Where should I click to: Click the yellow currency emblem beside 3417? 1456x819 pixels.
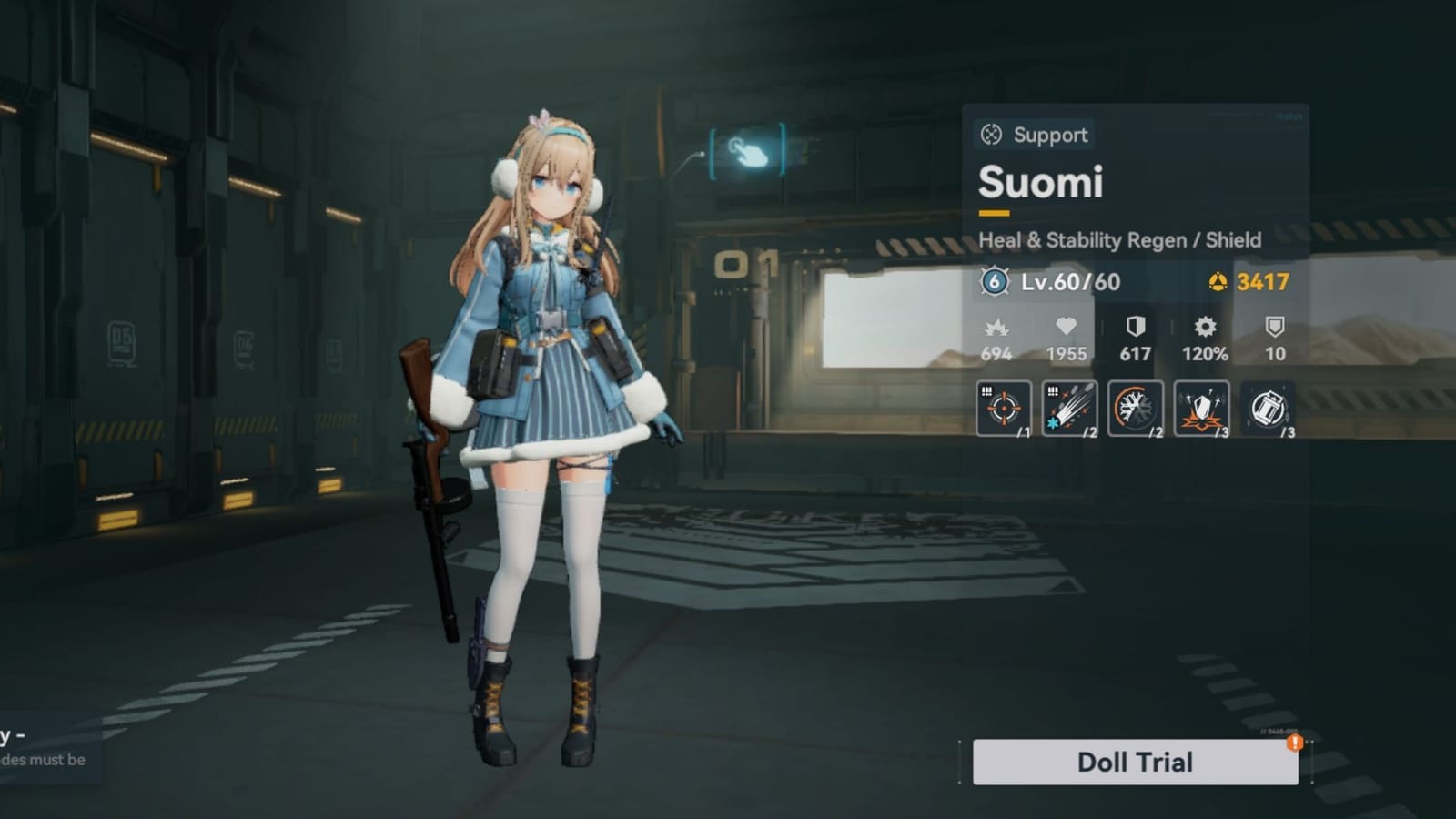[x=1217, y=283]
